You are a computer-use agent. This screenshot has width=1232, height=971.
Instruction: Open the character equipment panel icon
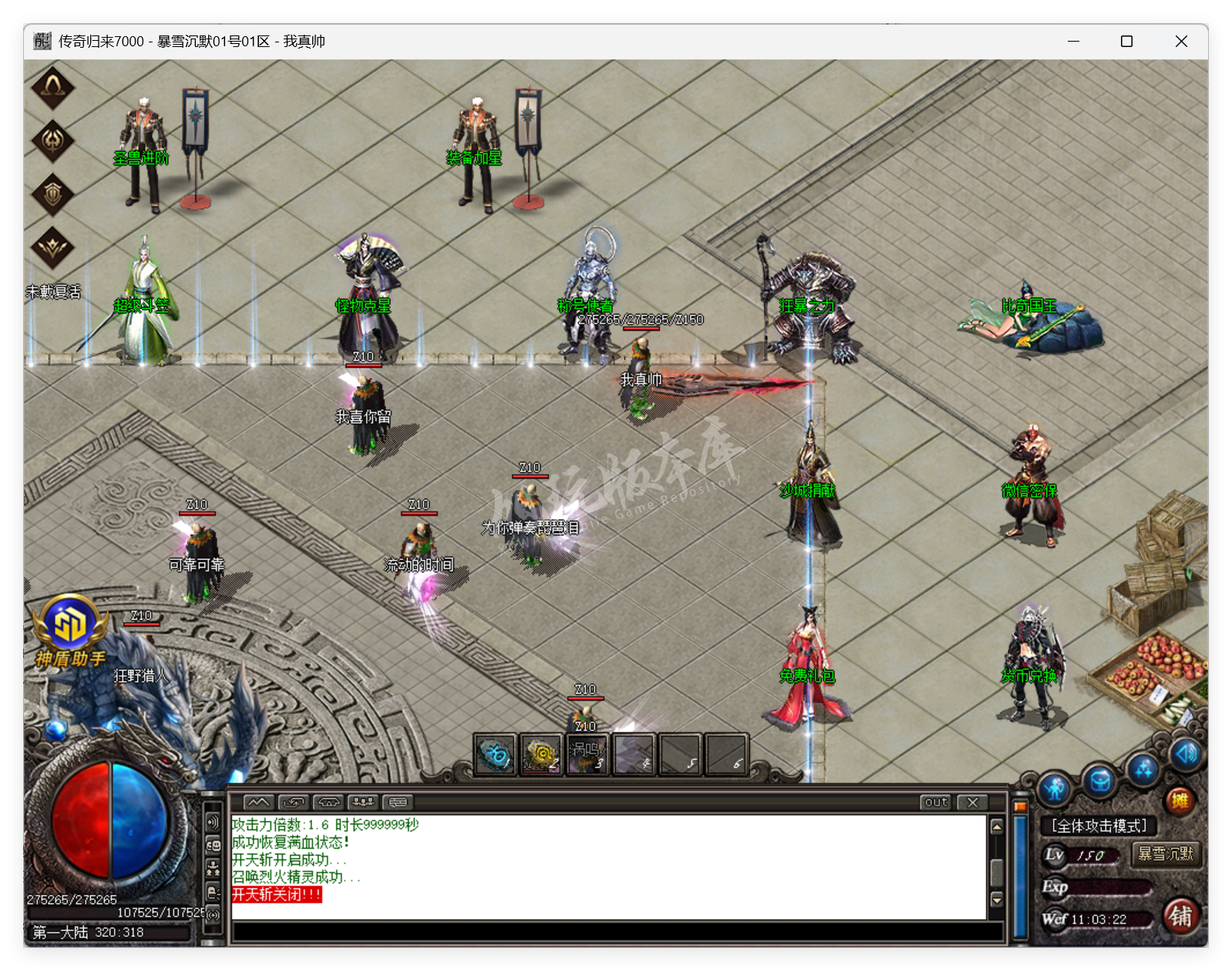tap(1055, 789)
